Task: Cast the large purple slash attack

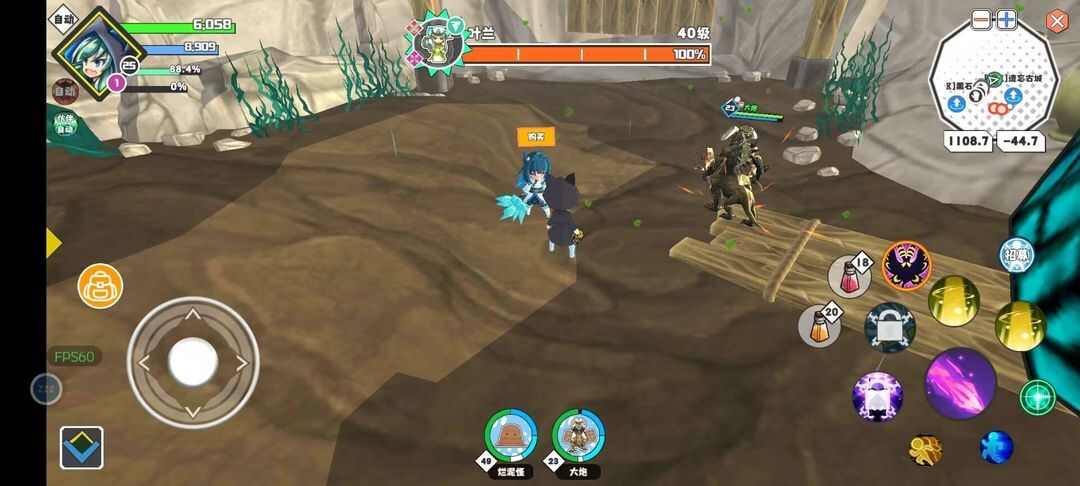Action: pos(960,383)
